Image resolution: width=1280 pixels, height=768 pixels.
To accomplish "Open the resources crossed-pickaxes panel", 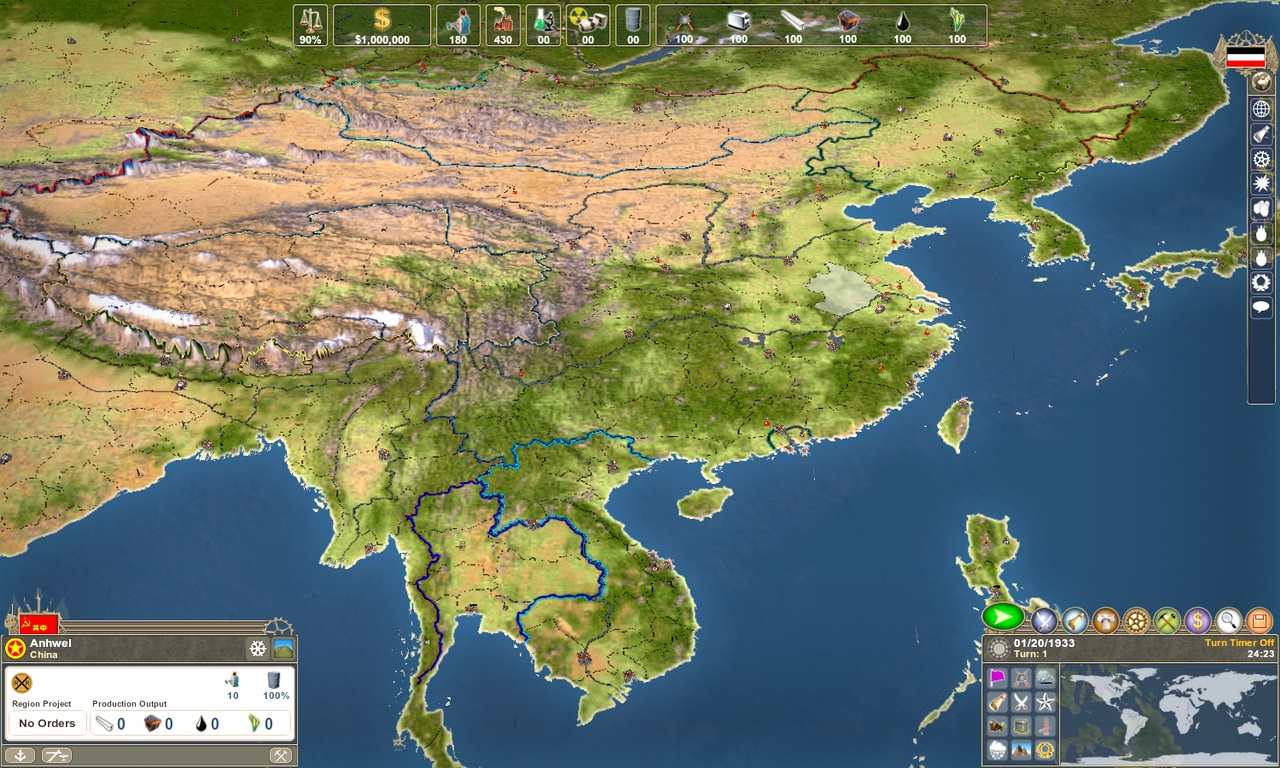I will [x=1165, y=620].
